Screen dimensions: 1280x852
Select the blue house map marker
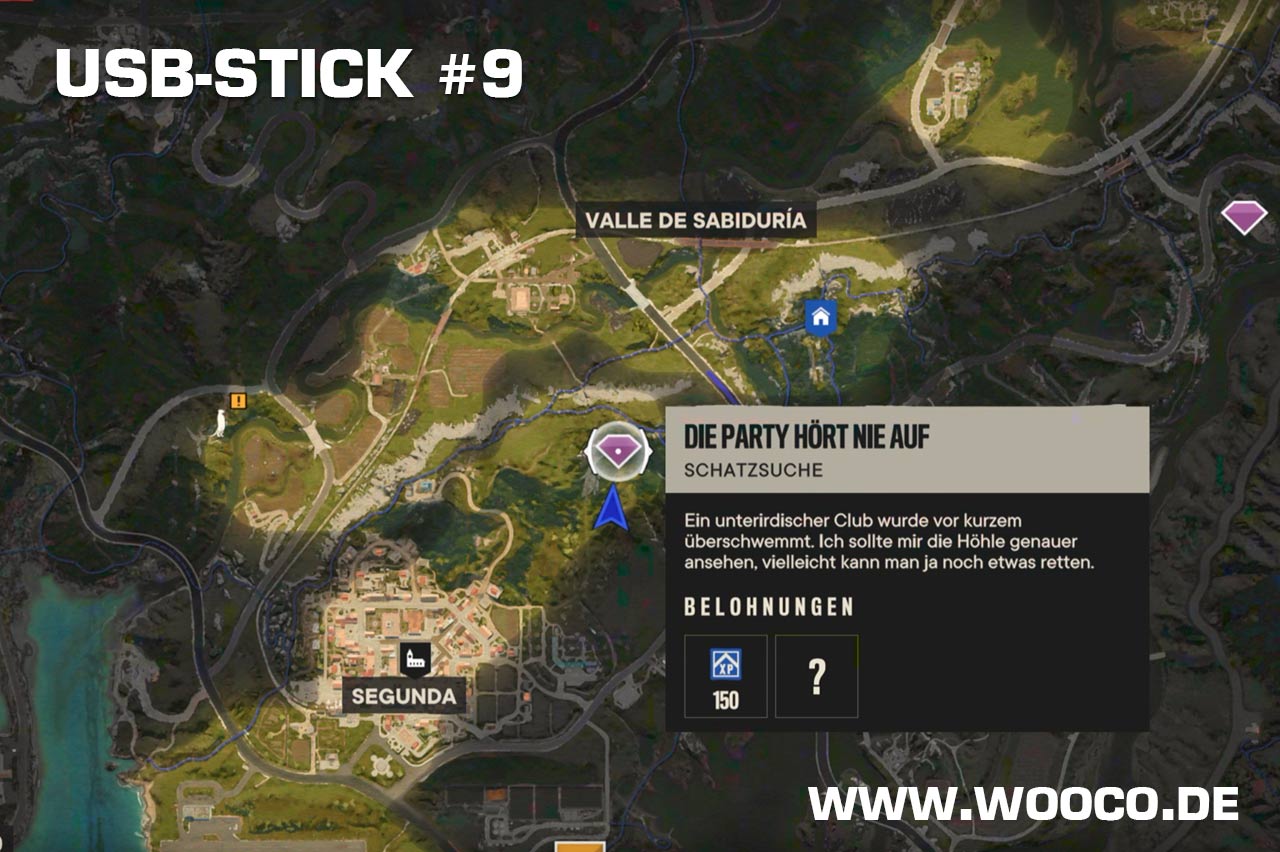tap(820, 318)
